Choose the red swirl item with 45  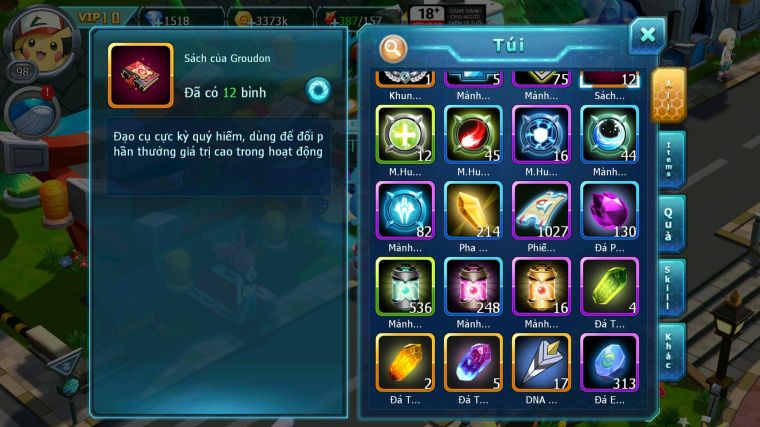coord(473,134)
